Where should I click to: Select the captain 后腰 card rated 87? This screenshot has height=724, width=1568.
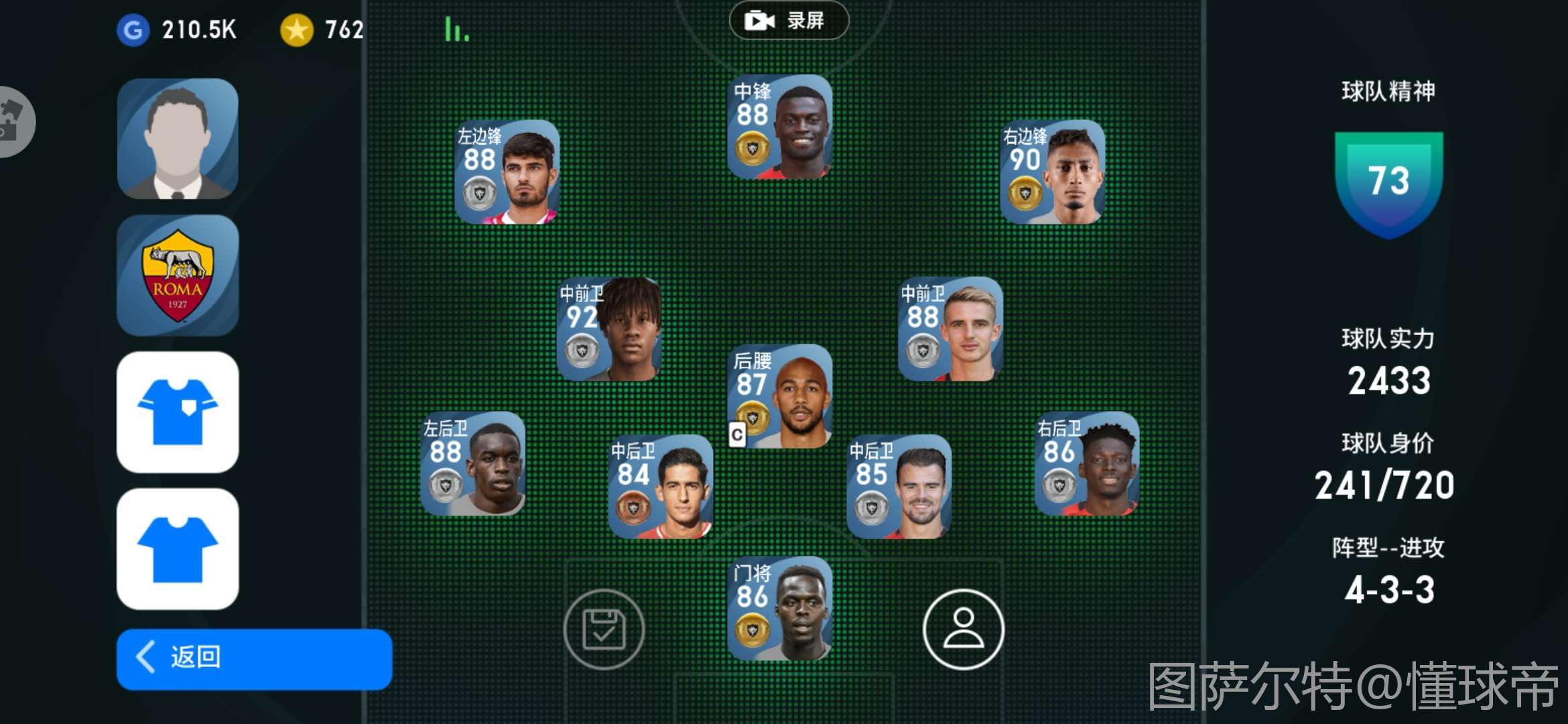[x=780, y=396]
